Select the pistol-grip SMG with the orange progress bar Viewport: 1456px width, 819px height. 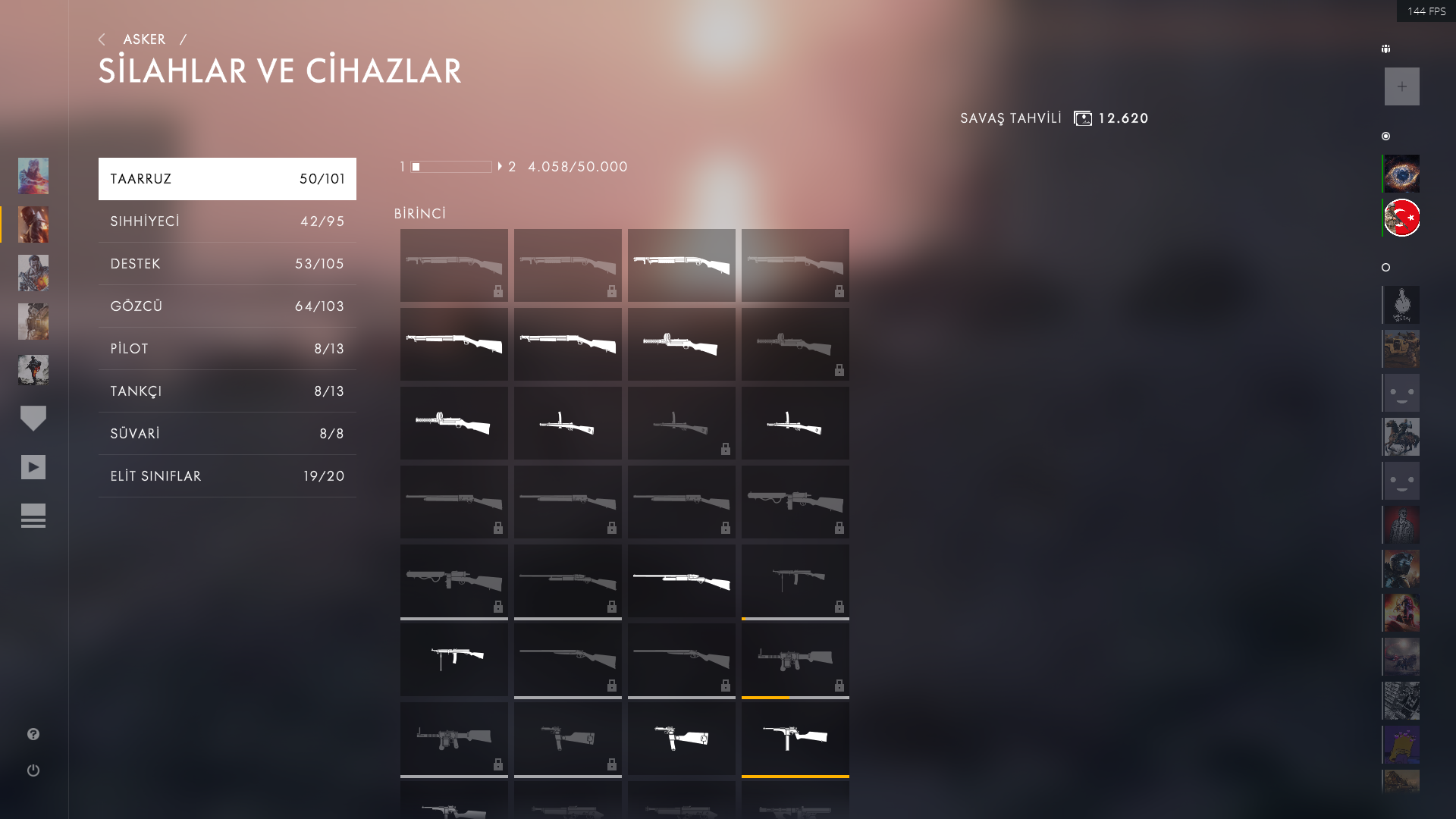795,738
